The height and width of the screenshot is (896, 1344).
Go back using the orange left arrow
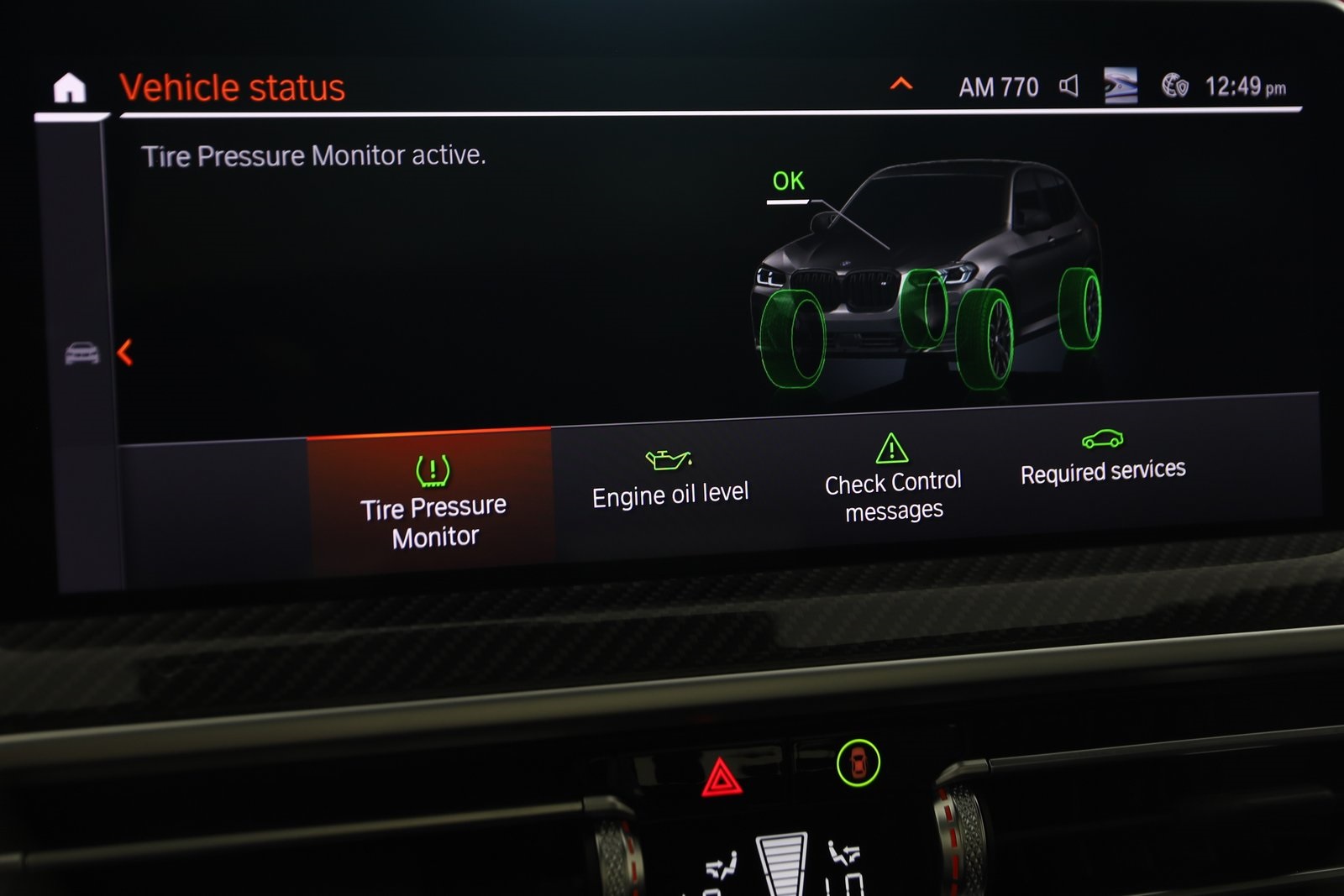[x=124, y=354]
